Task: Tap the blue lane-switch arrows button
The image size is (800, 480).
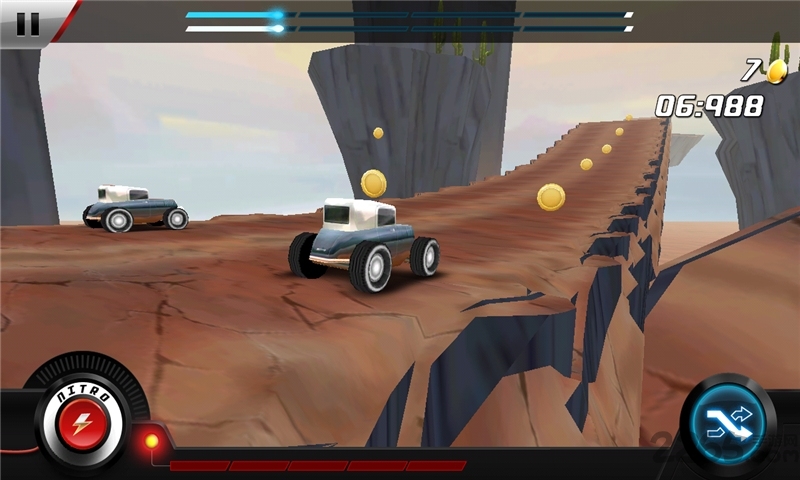Action: [x=728, y=424]
